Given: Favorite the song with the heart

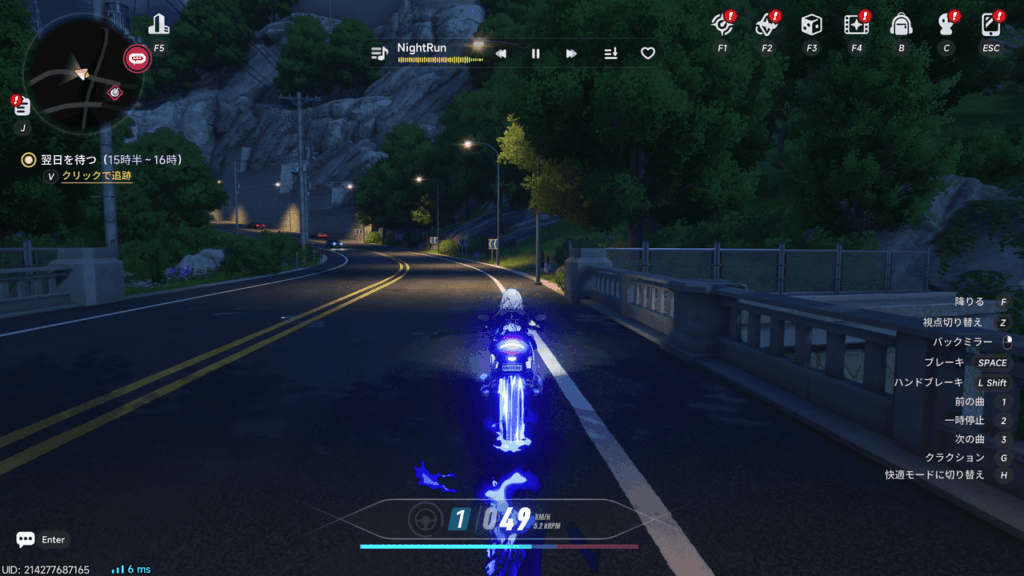Looking at the screenshot, I should 648,53.
